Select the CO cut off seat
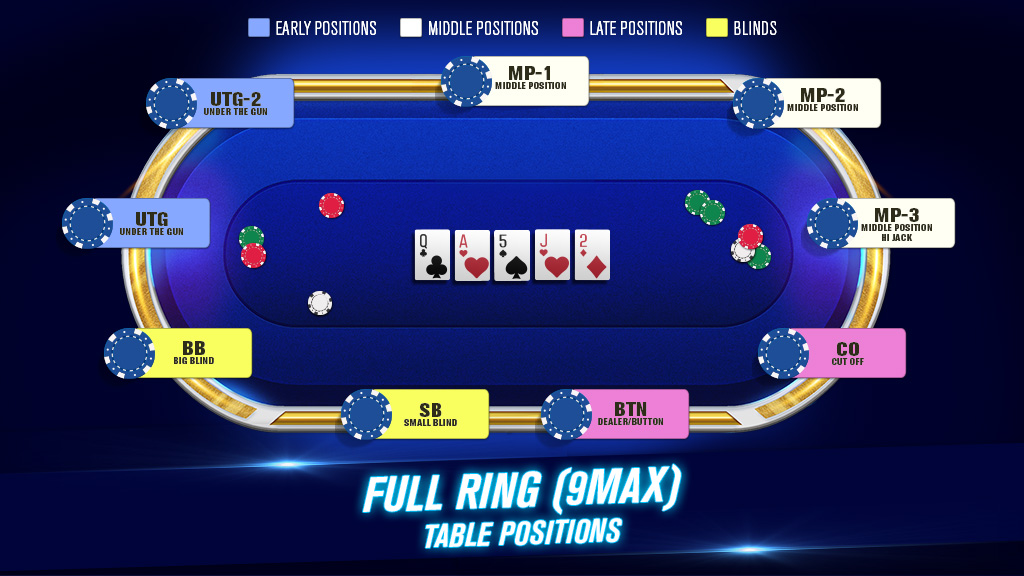1024x576 pixels. pos(847,353)
